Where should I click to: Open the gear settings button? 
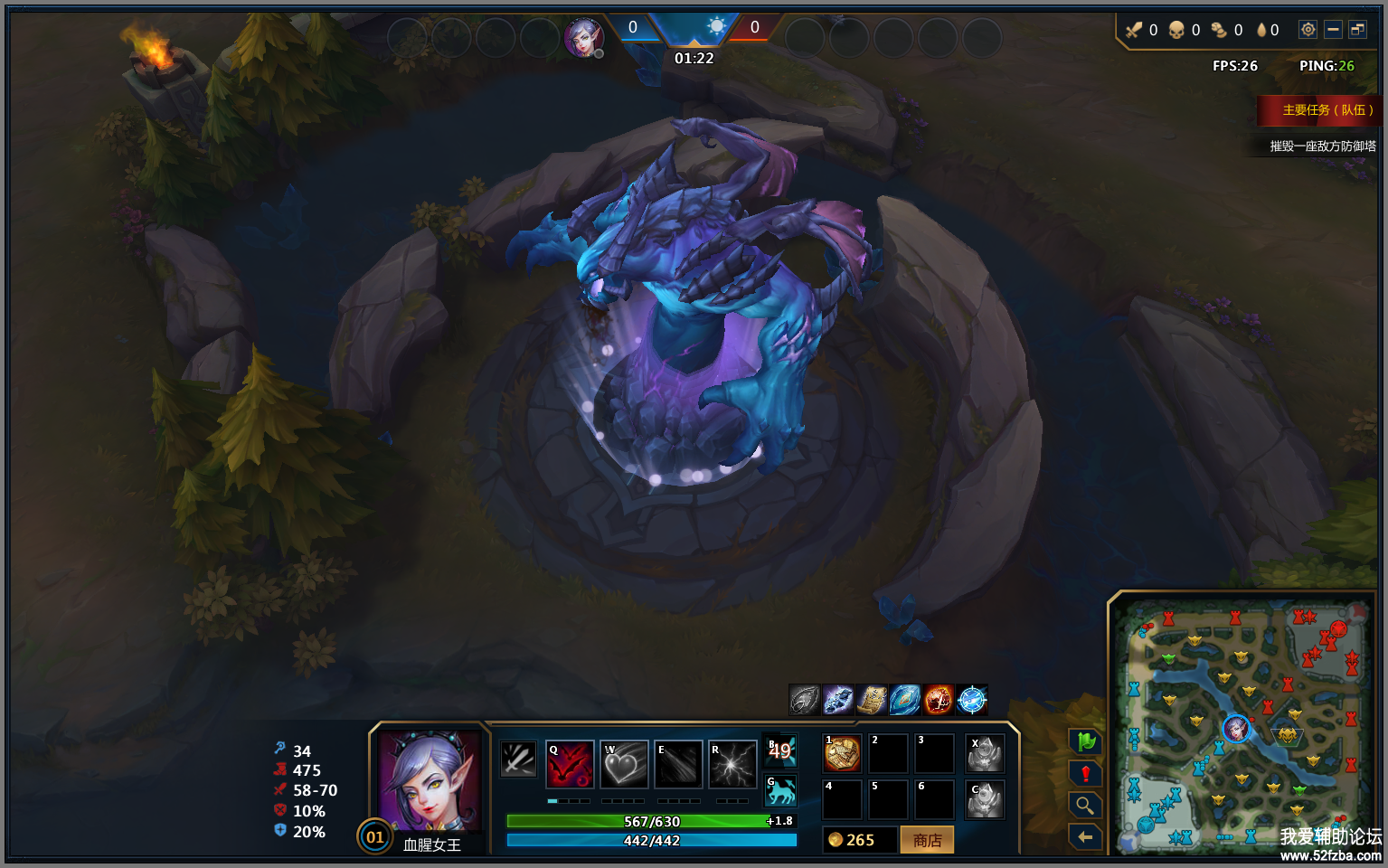(x=1308, y=30)
